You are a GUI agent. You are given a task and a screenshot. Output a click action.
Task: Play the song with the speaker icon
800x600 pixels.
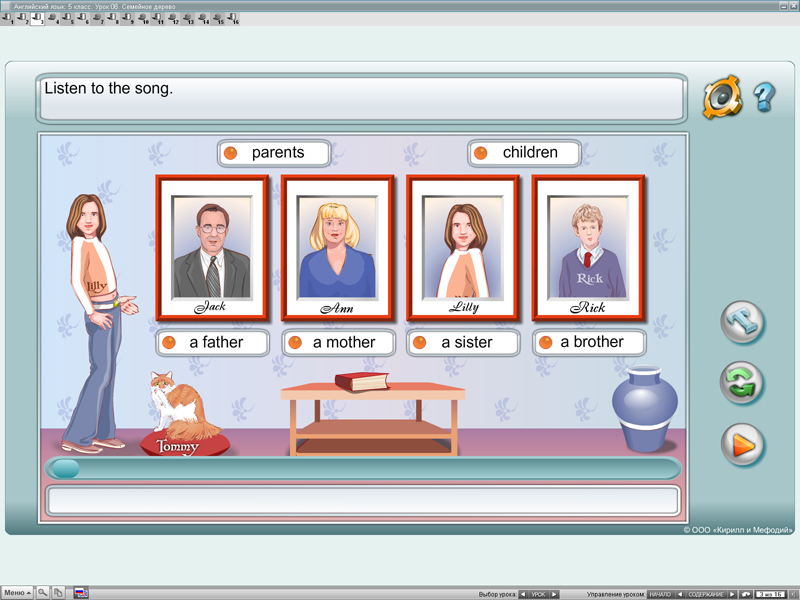(721, 97)
